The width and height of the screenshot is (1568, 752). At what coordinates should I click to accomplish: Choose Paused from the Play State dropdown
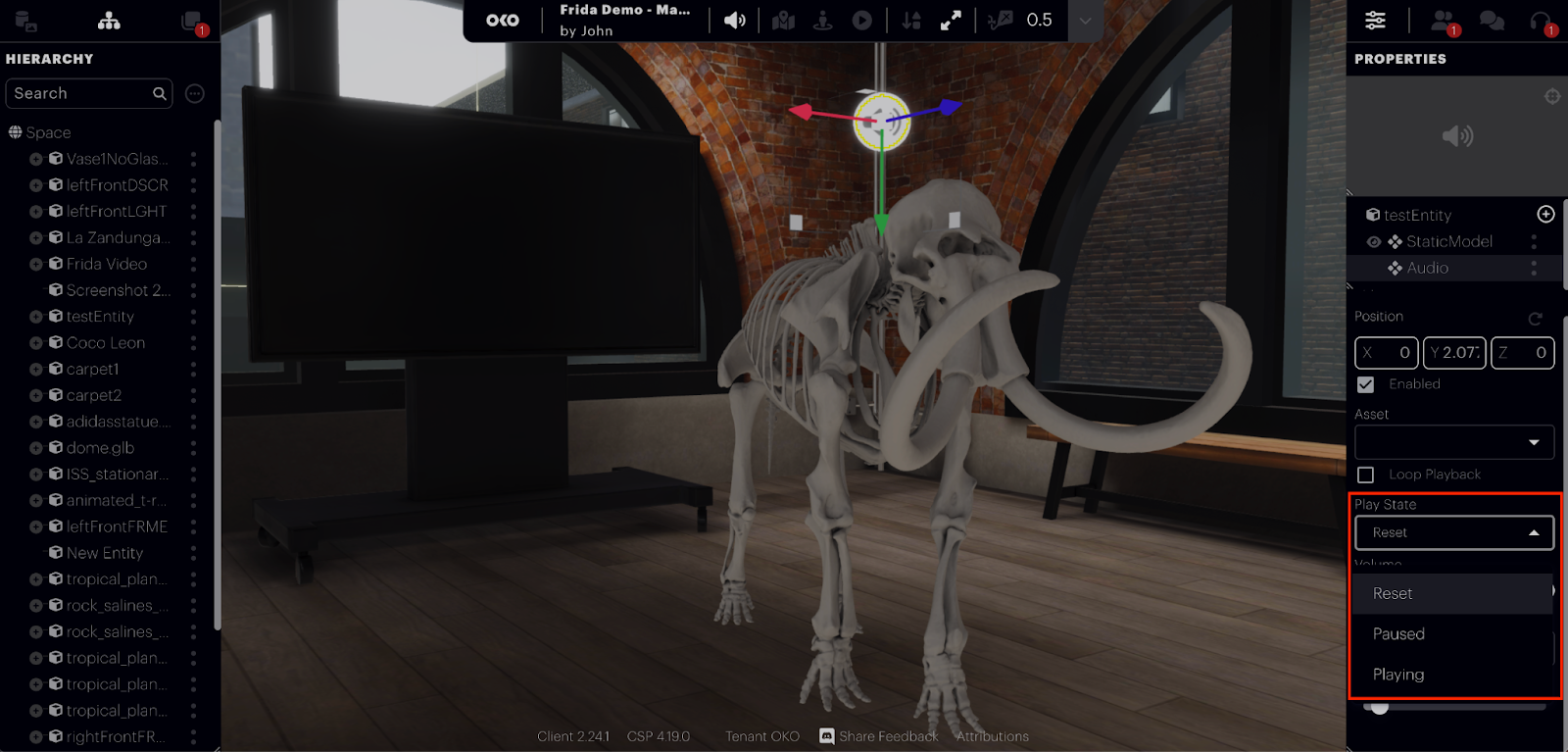[1398, 634]
